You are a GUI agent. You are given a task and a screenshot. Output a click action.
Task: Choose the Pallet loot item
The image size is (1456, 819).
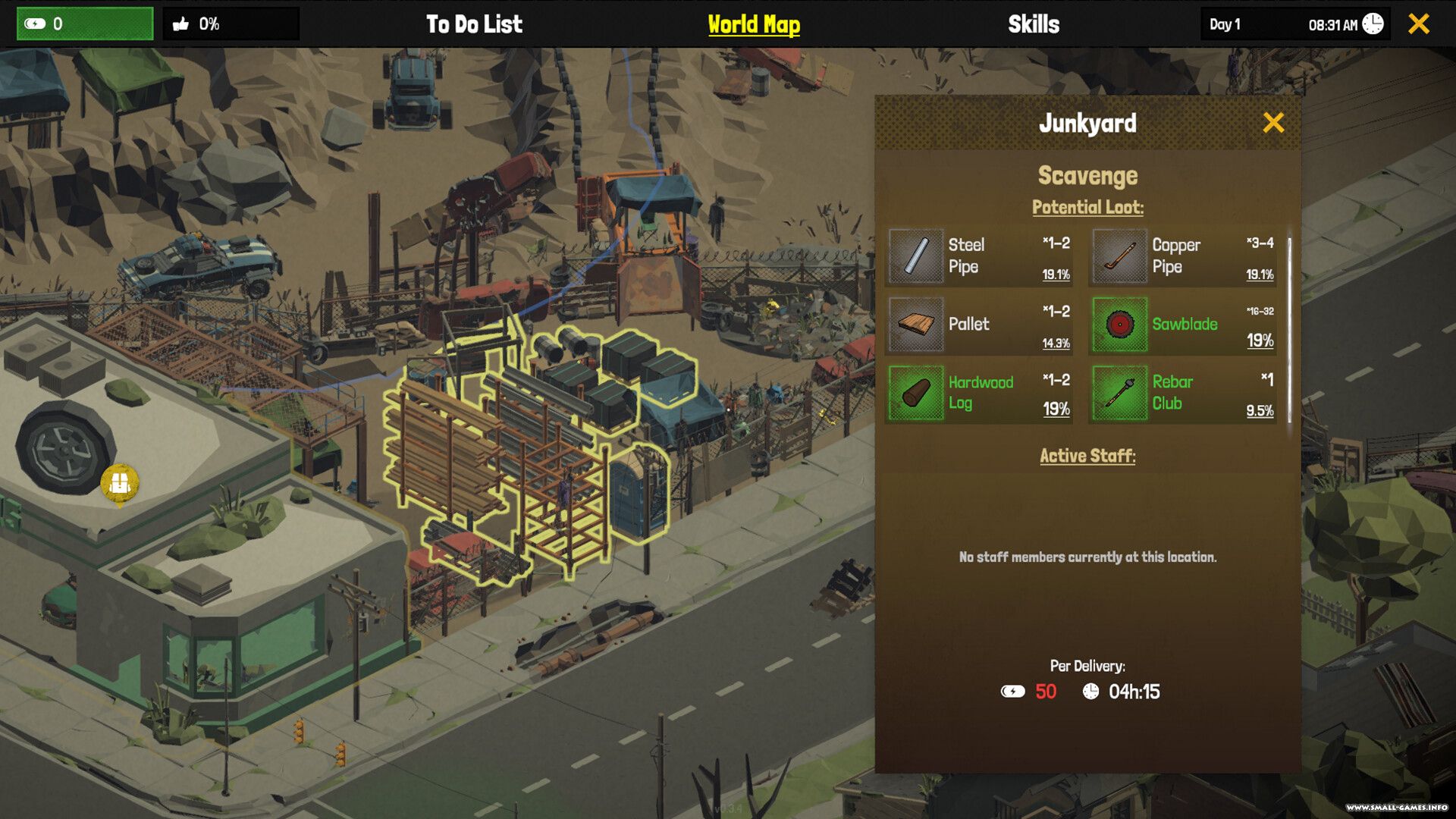pyautogui.click(x=979, y=325)
